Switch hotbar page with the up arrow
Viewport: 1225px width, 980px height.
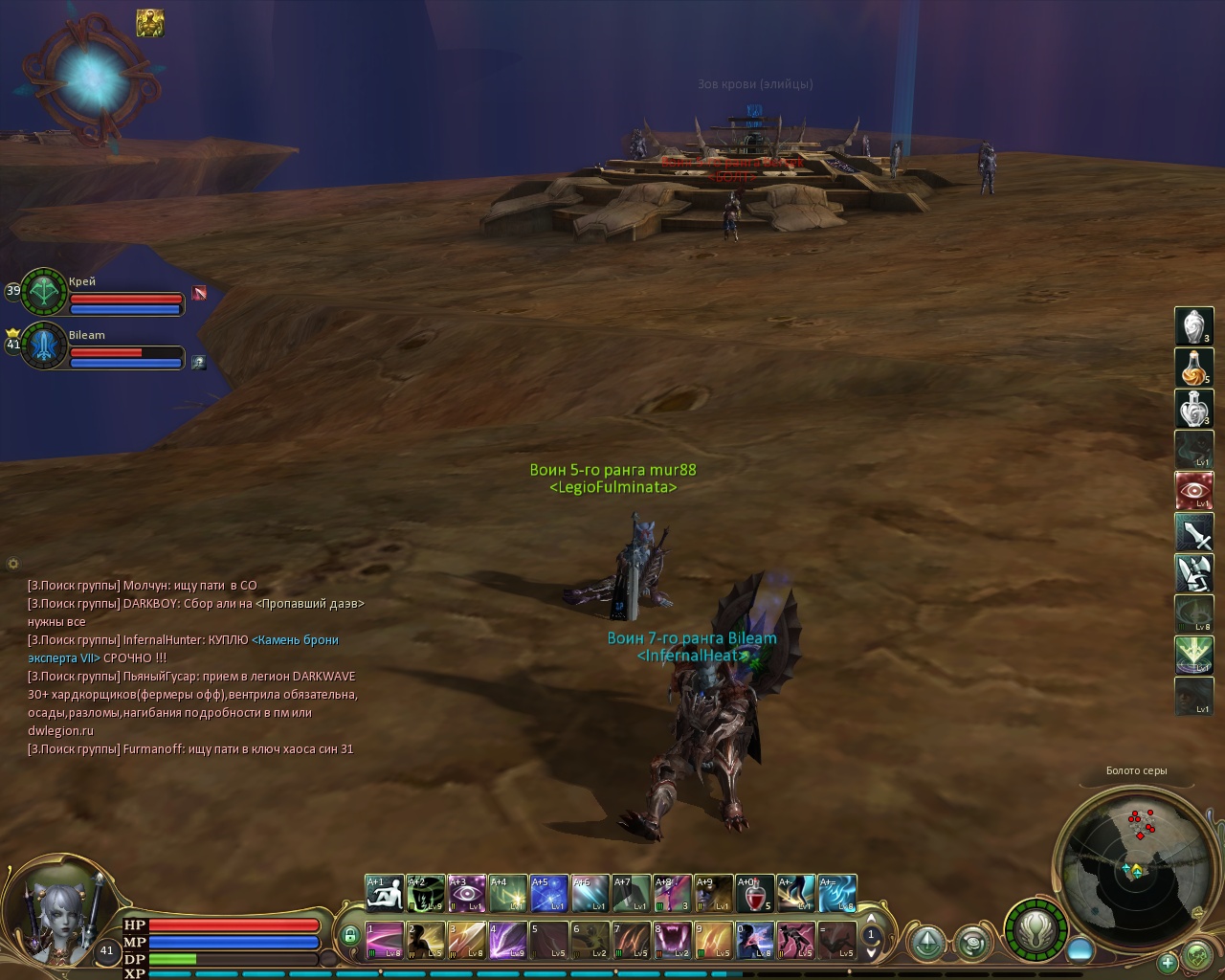(871, 923)
